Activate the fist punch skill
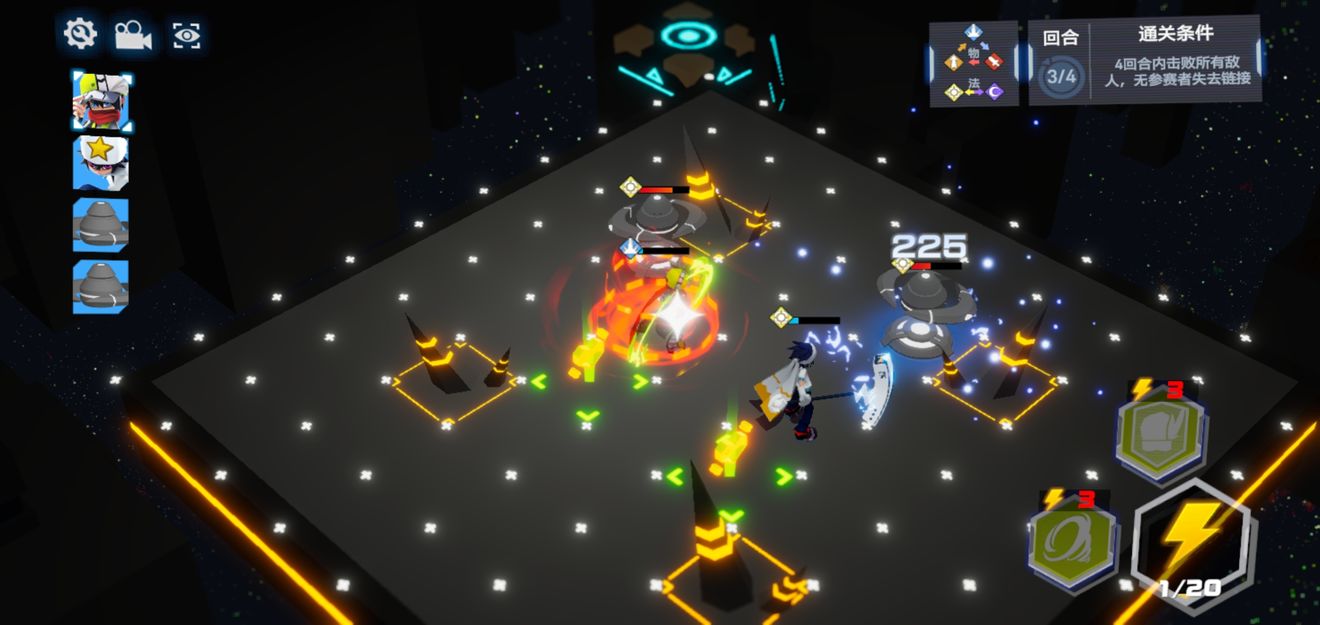1320x625 pixels. (x=1161, y=432)
